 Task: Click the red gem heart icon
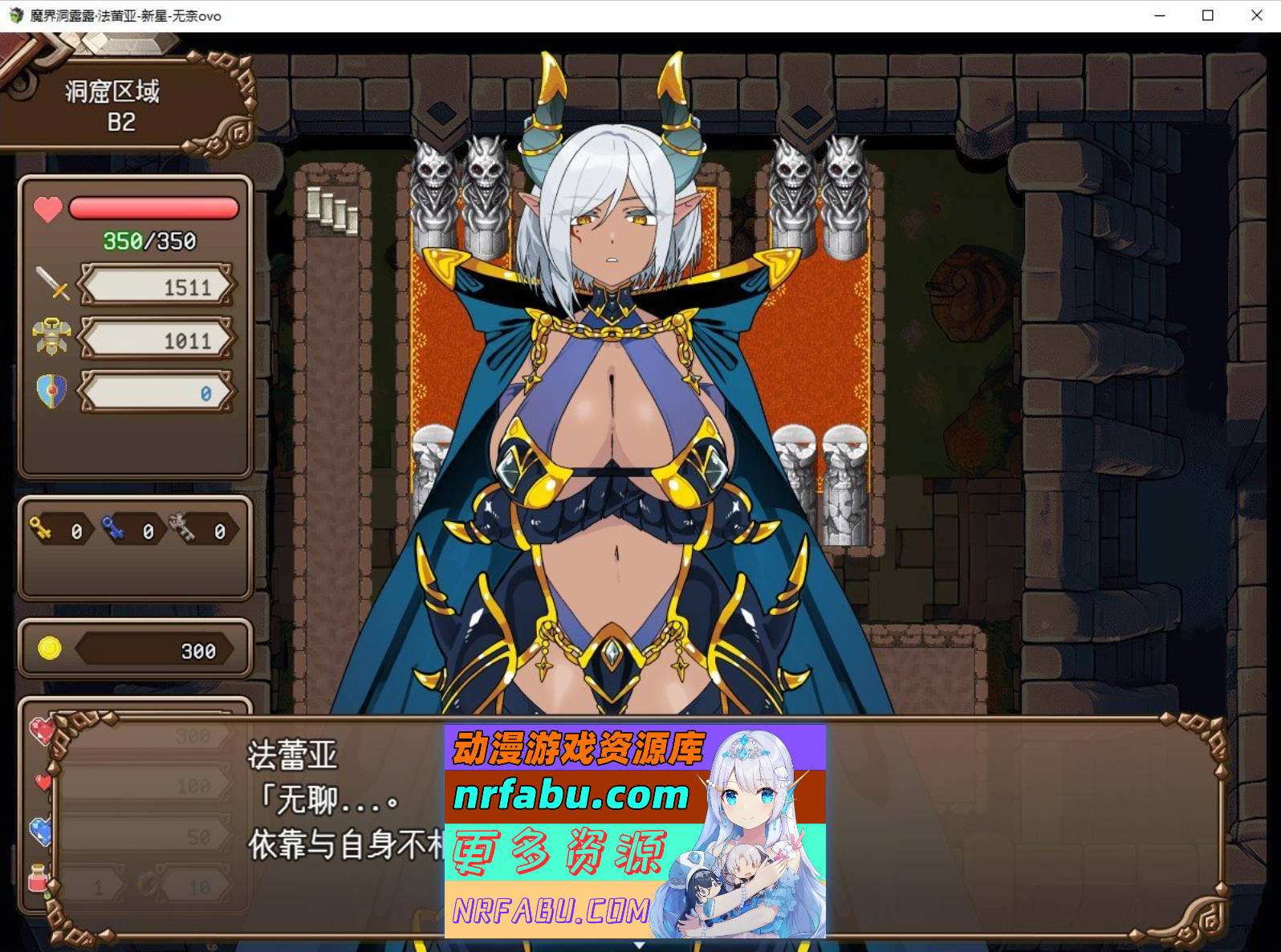point(43,730)
